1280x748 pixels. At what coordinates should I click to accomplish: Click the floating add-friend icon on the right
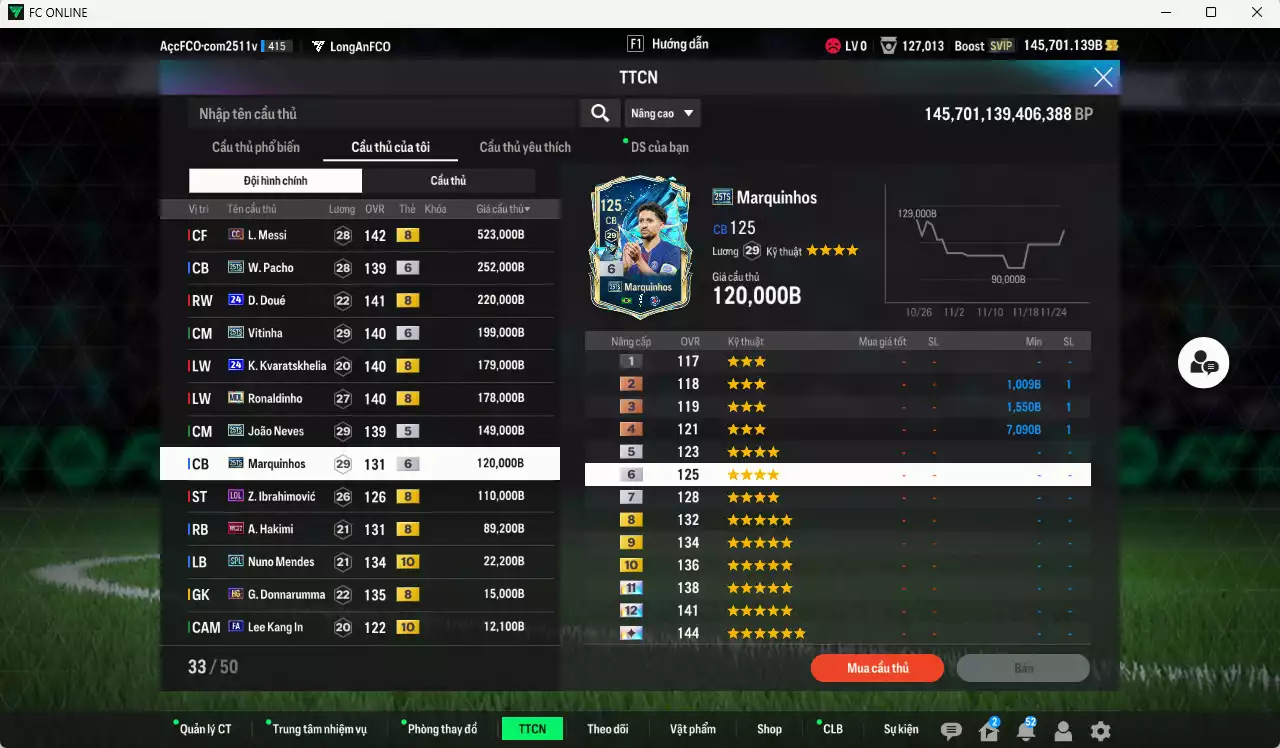point(1203,363)
